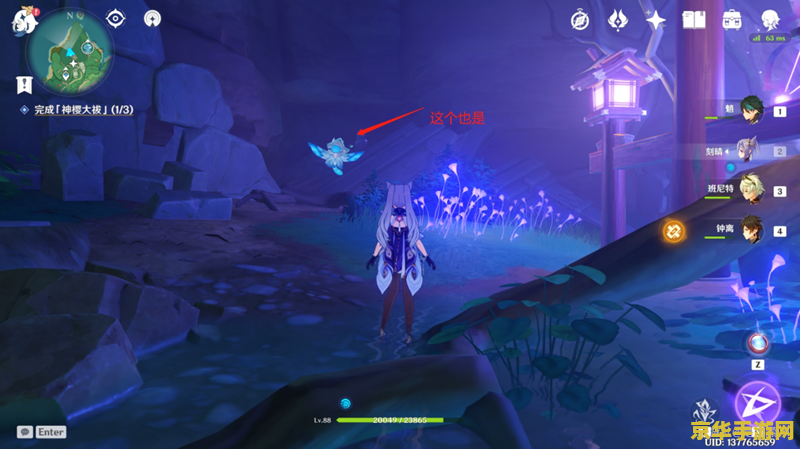The image size is (800, 449).
Task: Select party member 刻晴
Action: 748,152
